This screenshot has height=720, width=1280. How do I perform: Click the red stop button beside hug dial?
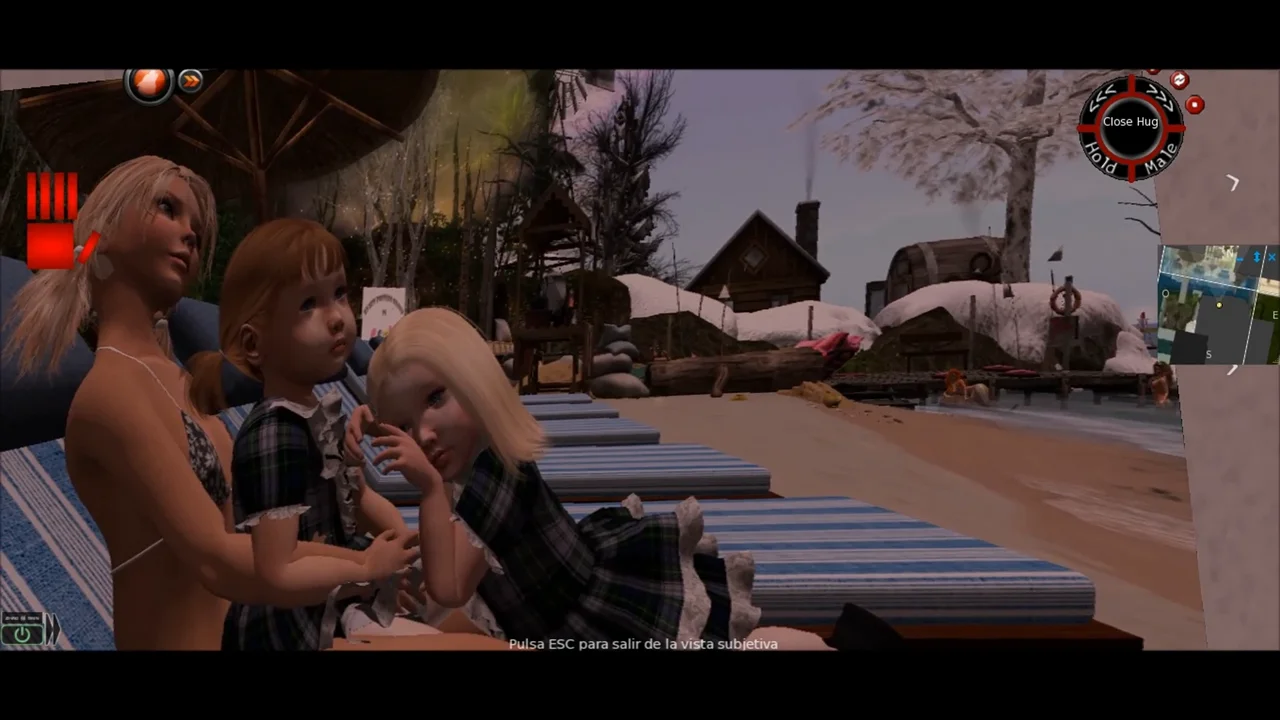(1194, 104)
